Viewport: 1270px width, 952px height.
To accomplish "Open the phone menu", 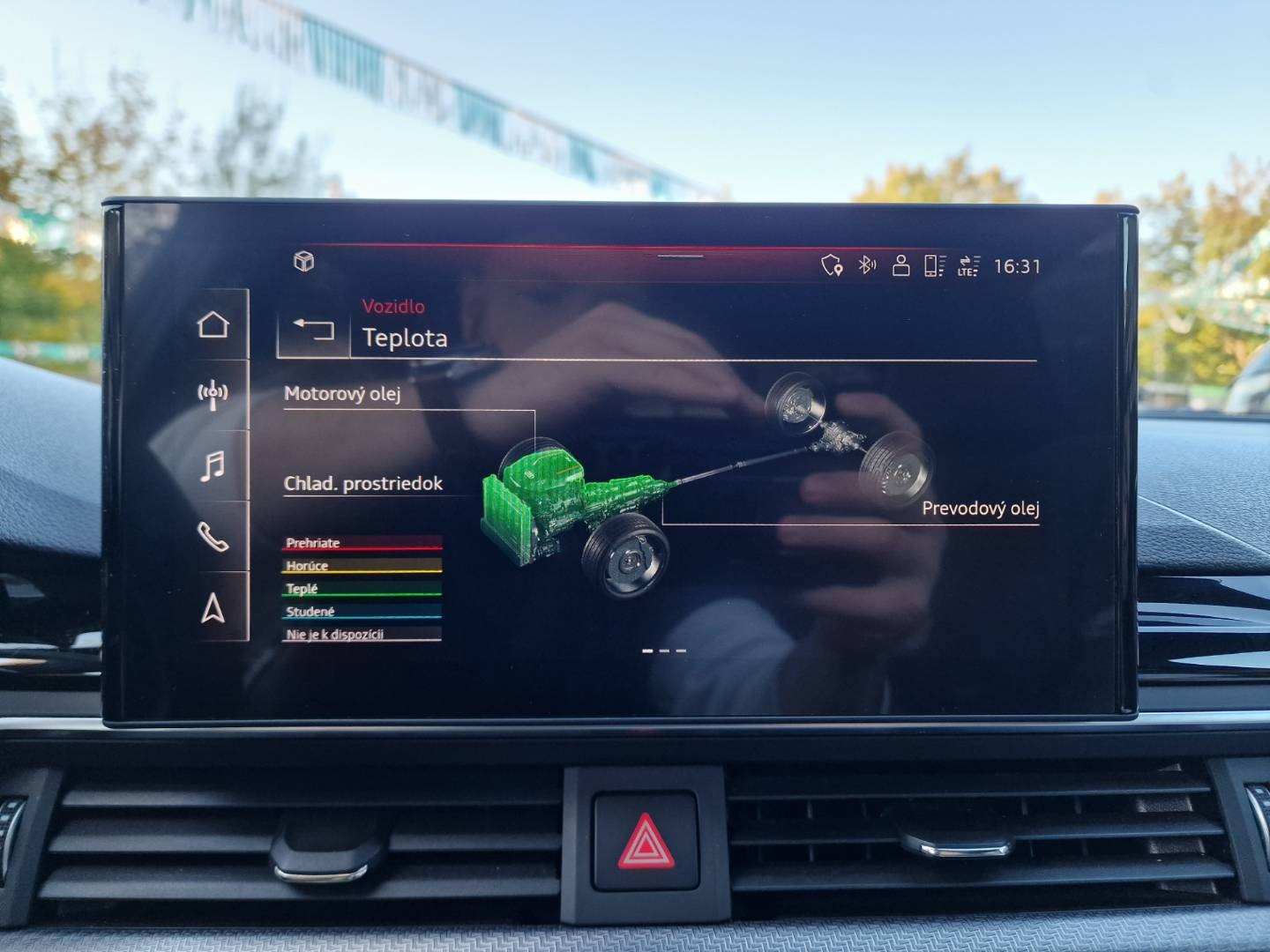I will click(213, 536).
